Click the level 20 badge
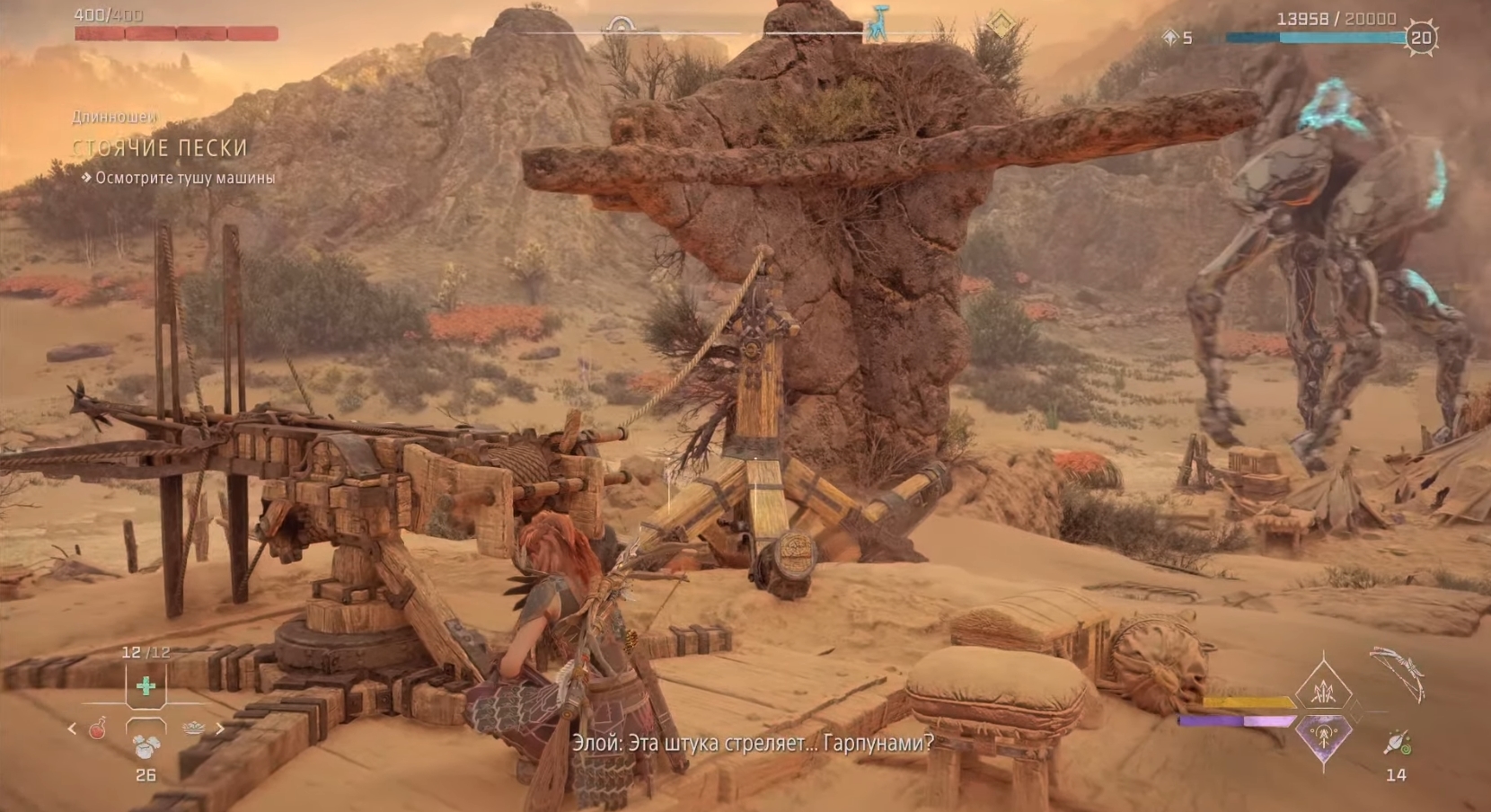Image resolution: width=1491 pixels, height=812 pixels. [x=1421, y=38]
